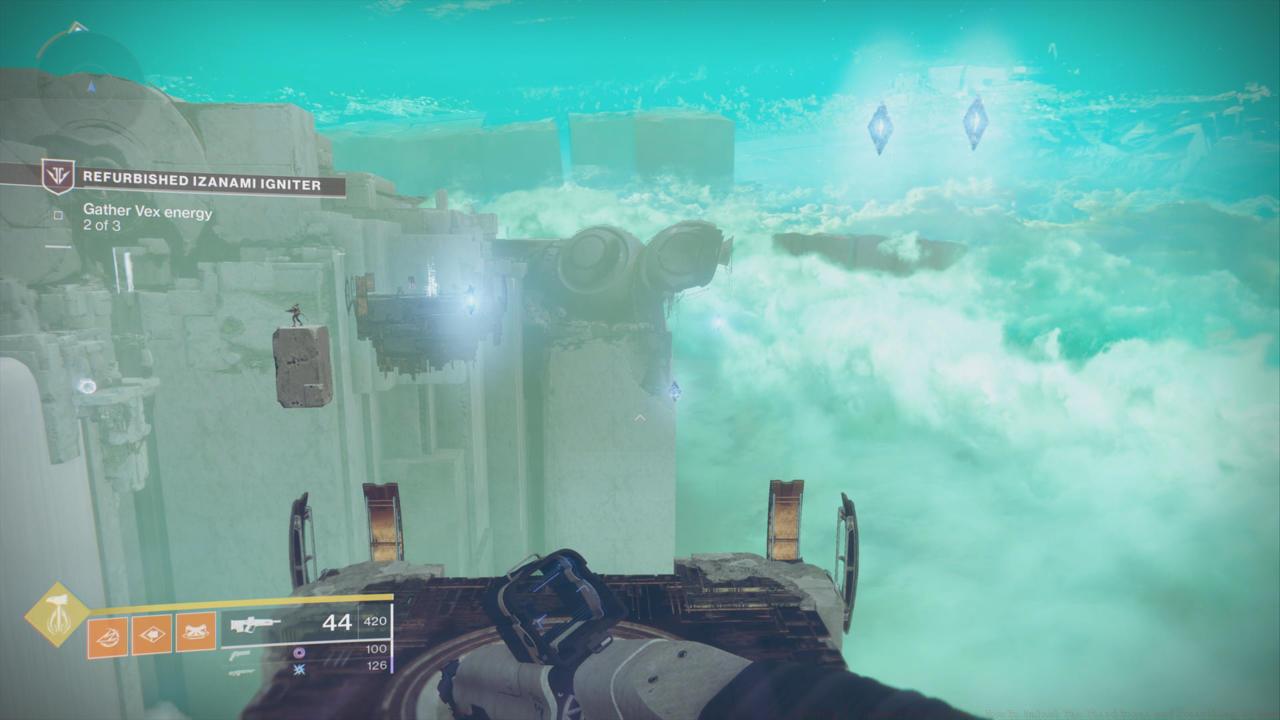Click the radar in the top-left corner
Image resolution: width=1280 pixels, height=720 pixels.
pyautogui.click(x=90, y=75)
